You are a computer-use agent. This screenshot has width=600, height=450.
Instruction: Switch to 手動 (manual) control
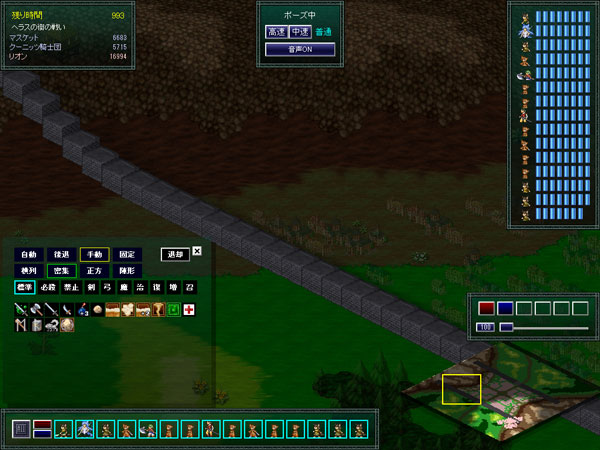[x=95, y=255]
